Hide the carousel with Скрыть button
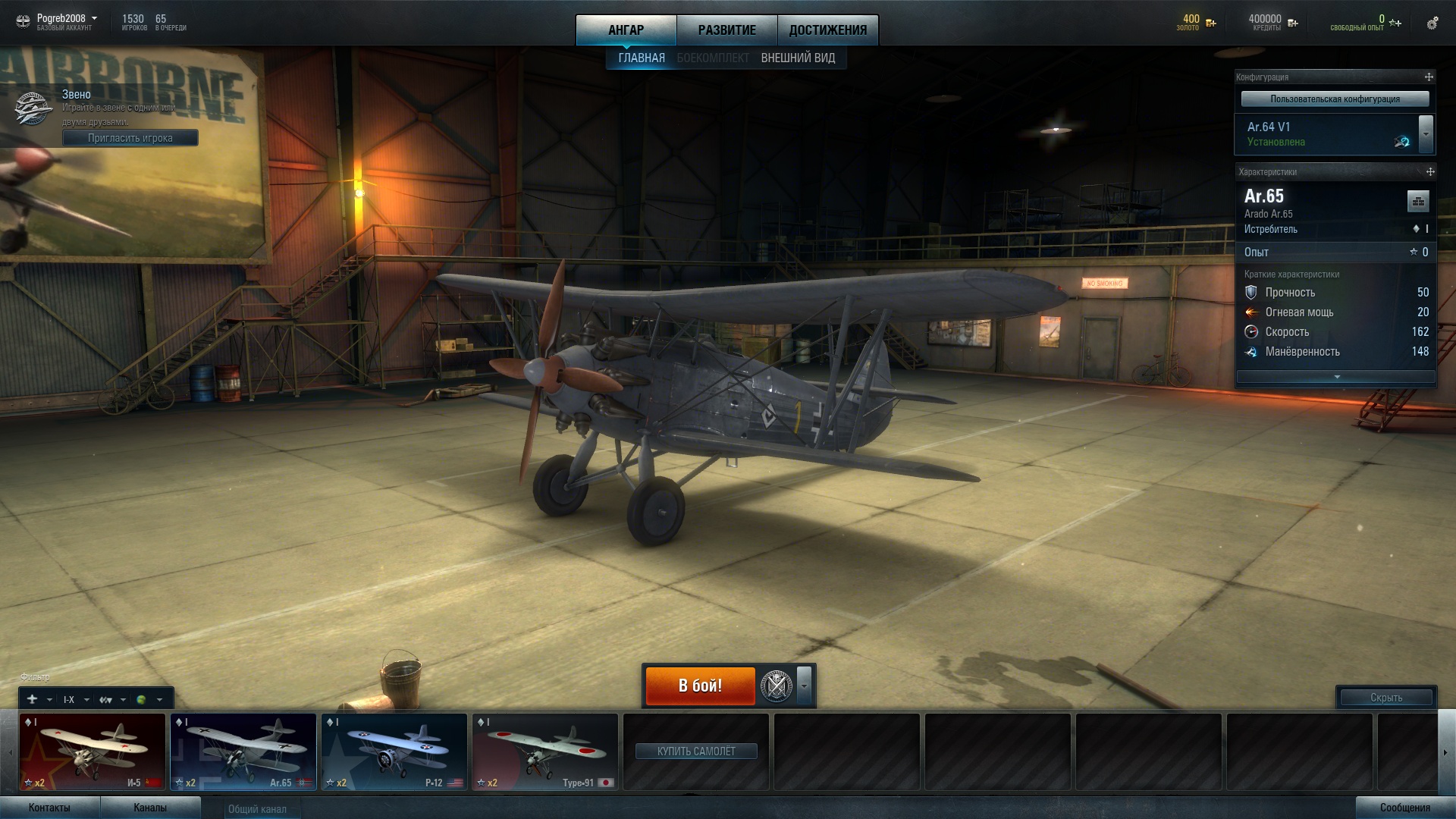Image resolution: width=1456 pixels, height=819 pixels. tap(1385, 698)
